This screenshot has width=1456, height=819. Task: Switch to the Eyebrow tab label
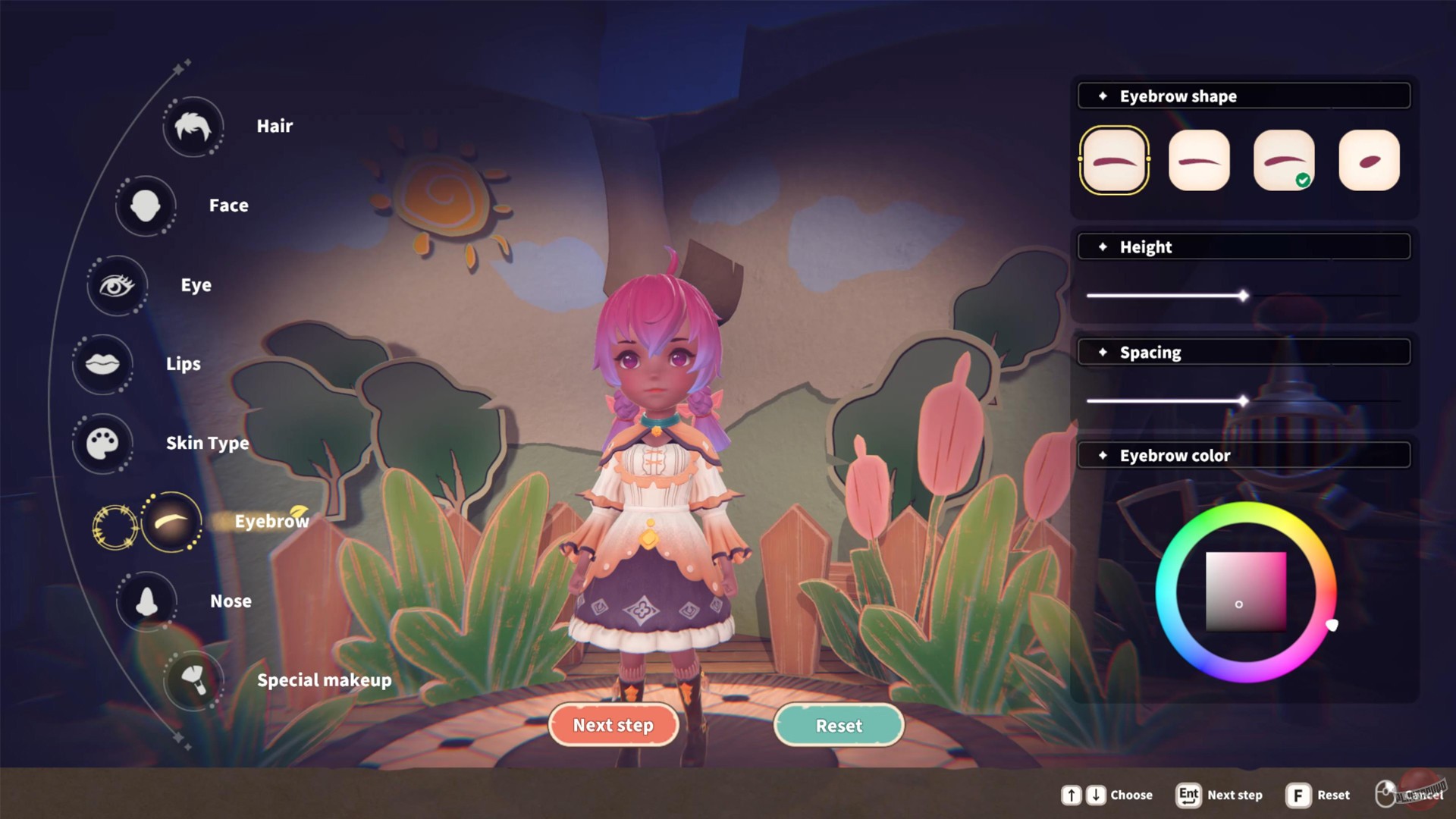[271, 522]
